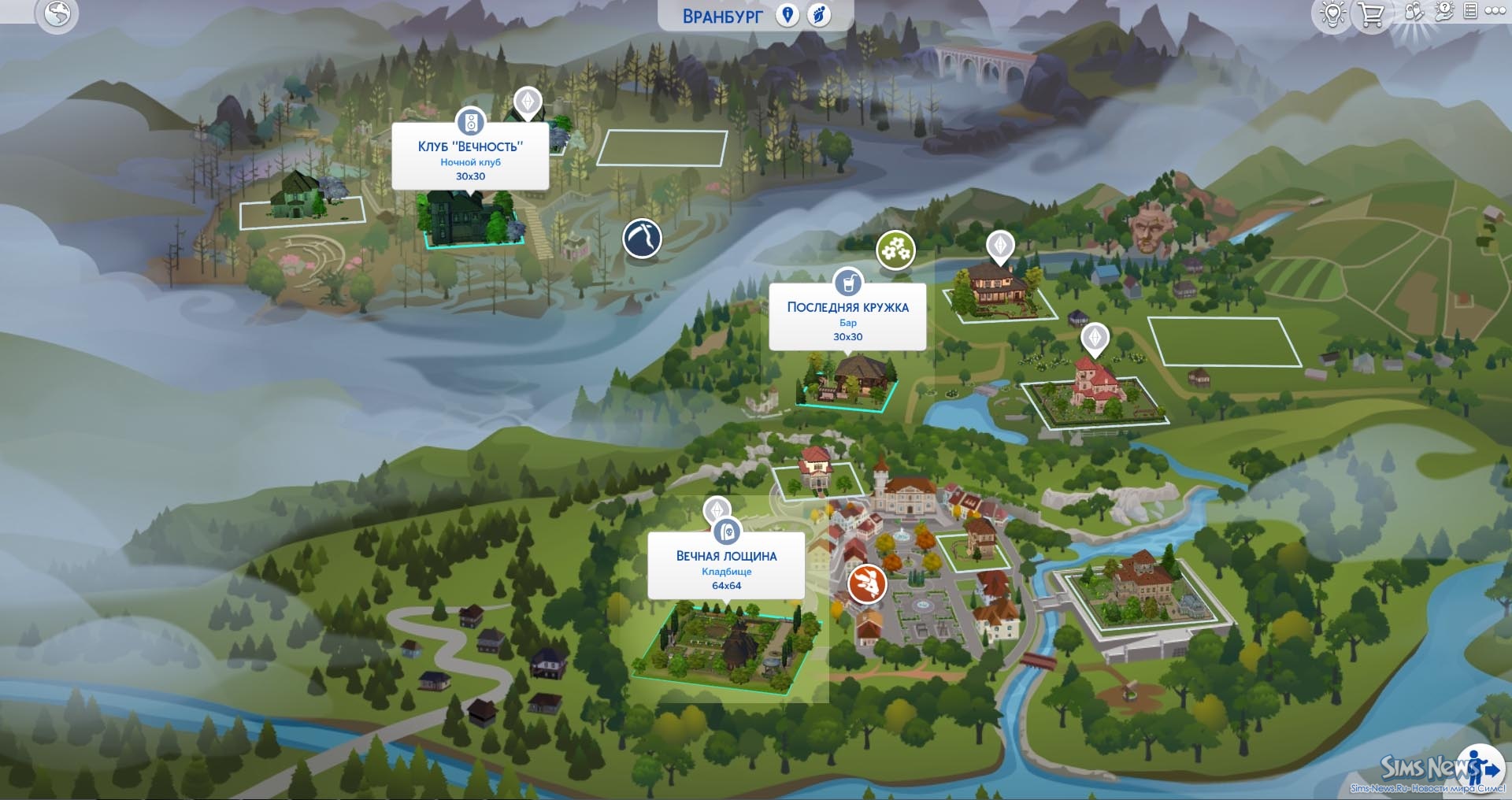
Task: Click the orange map marker in town
Action: click(866, 583)
